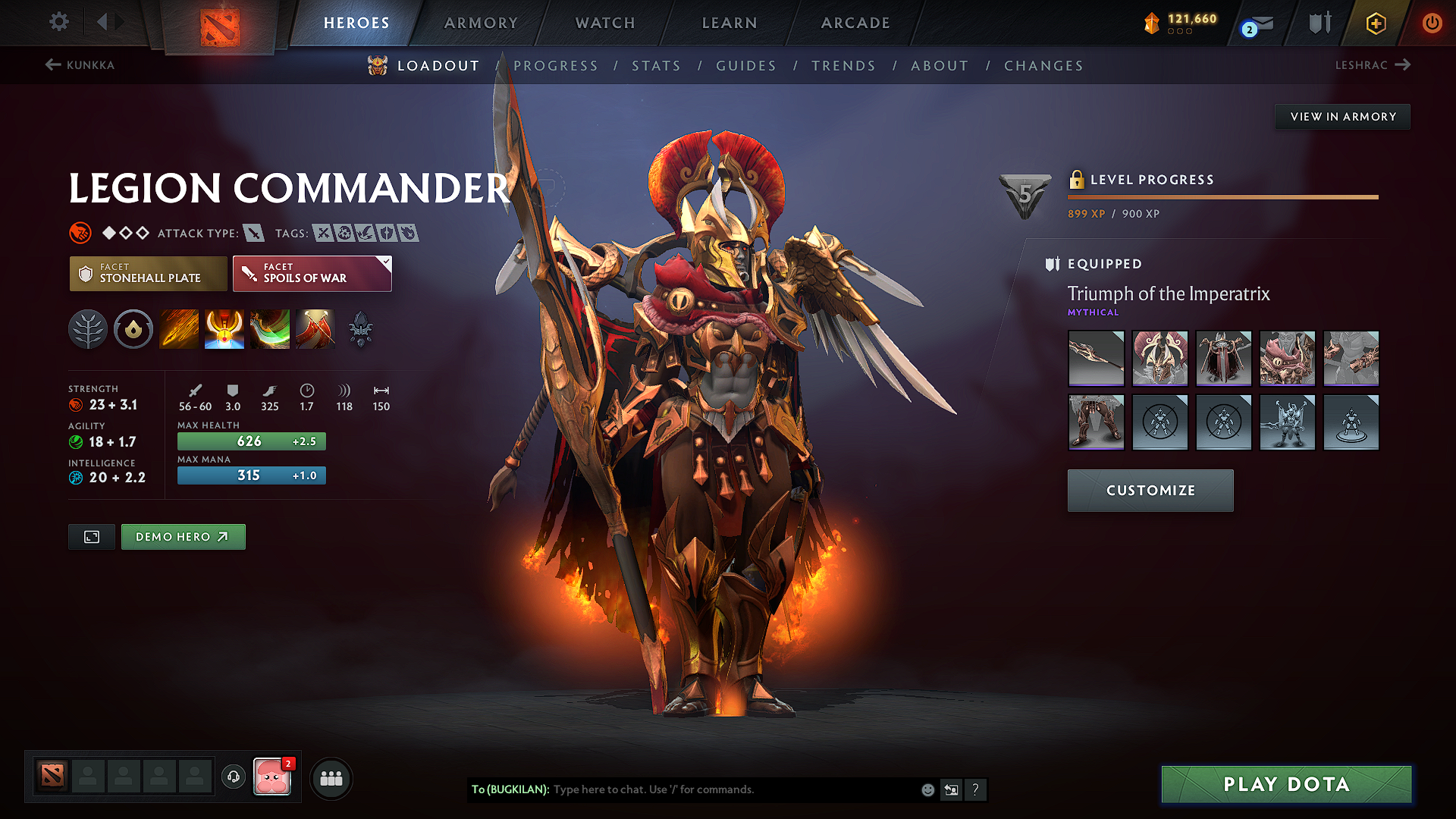Image resolution: width=1456 pixels, height=819 pixels.
Task: Select the Spoils of War facet
Action: point(312,274)
